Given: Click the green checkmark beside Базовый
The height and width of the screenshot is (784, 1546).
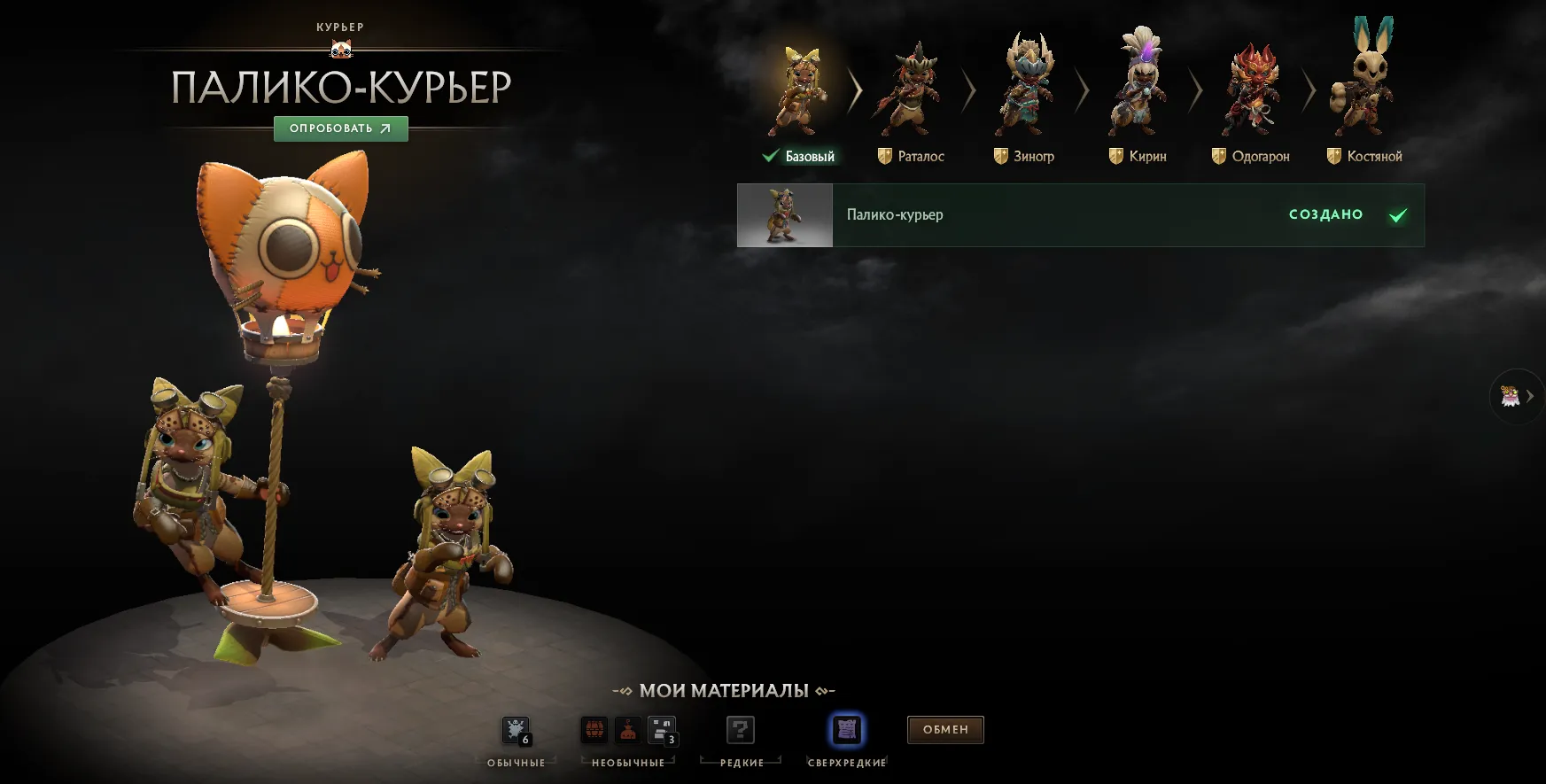Looking at the screenshot, I should tap(770, 155).
